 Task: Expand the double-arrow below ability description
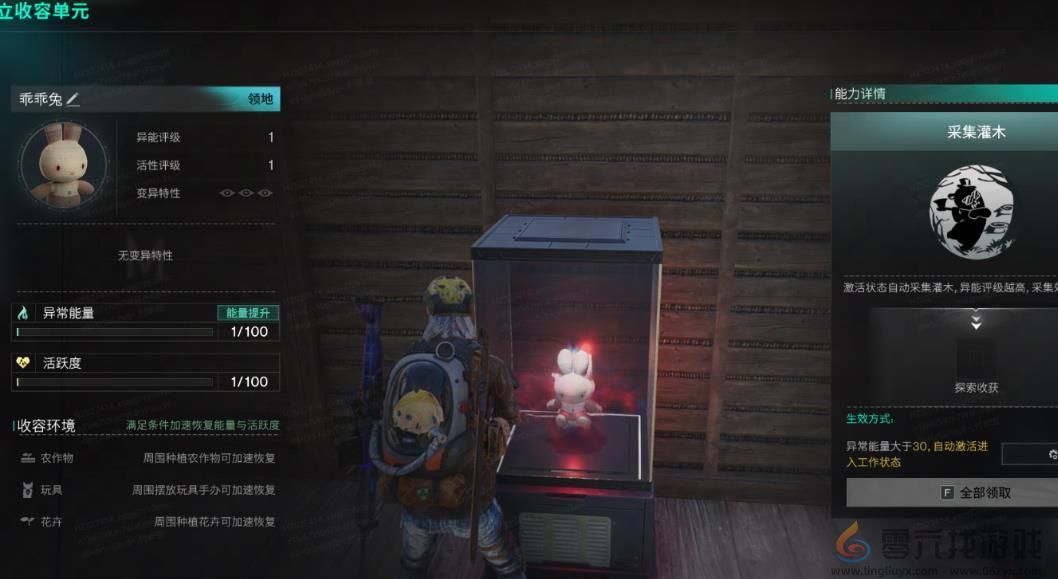[x=976, y=322]
